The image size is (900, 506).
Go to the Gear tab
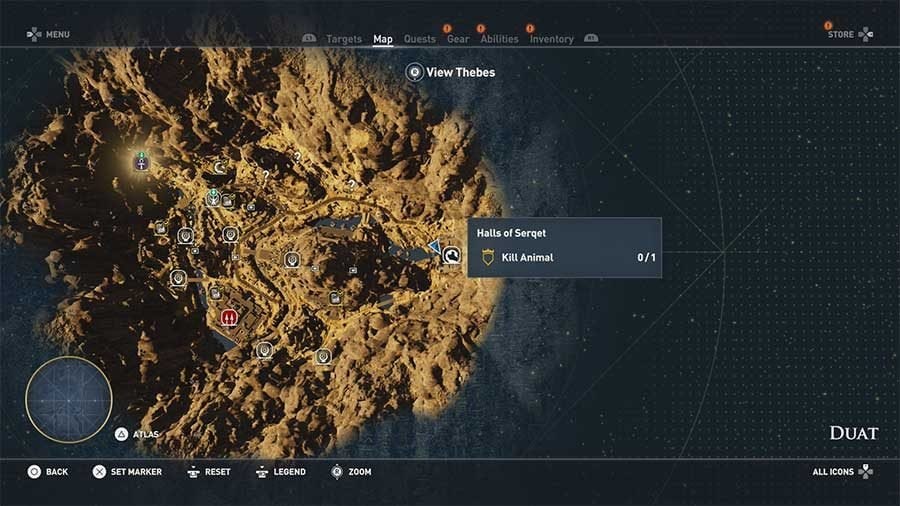458,39
